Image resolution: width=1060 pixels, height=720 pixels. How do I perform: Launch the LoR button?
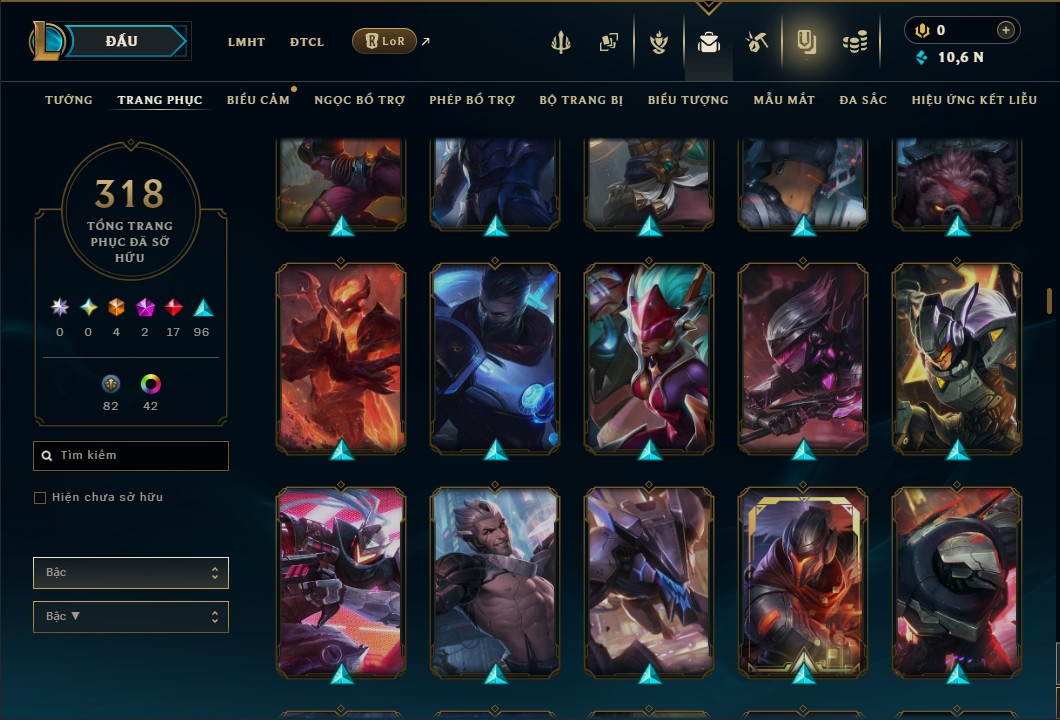384,41
